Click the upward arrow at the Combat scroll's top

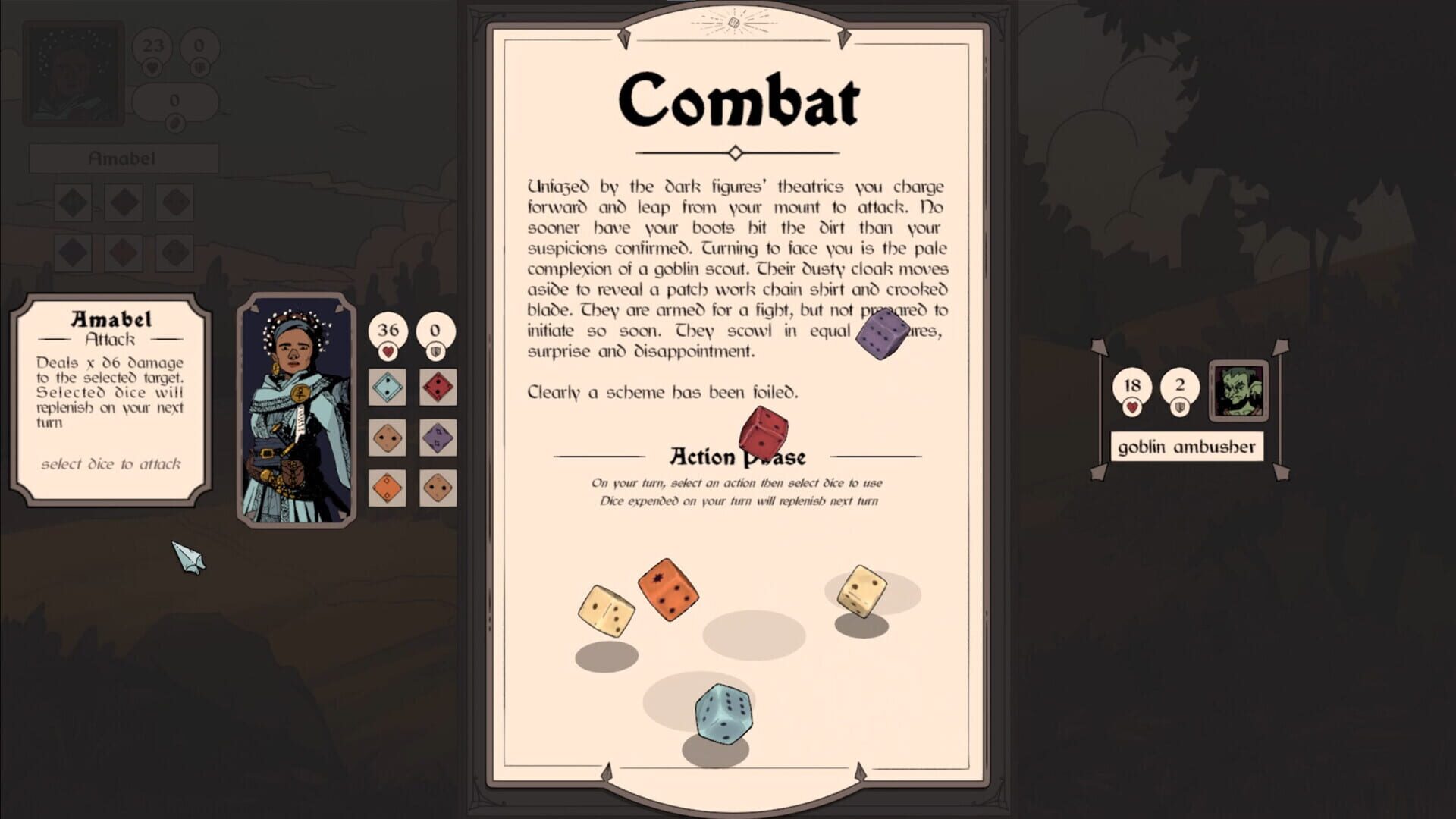coord(623,36)
